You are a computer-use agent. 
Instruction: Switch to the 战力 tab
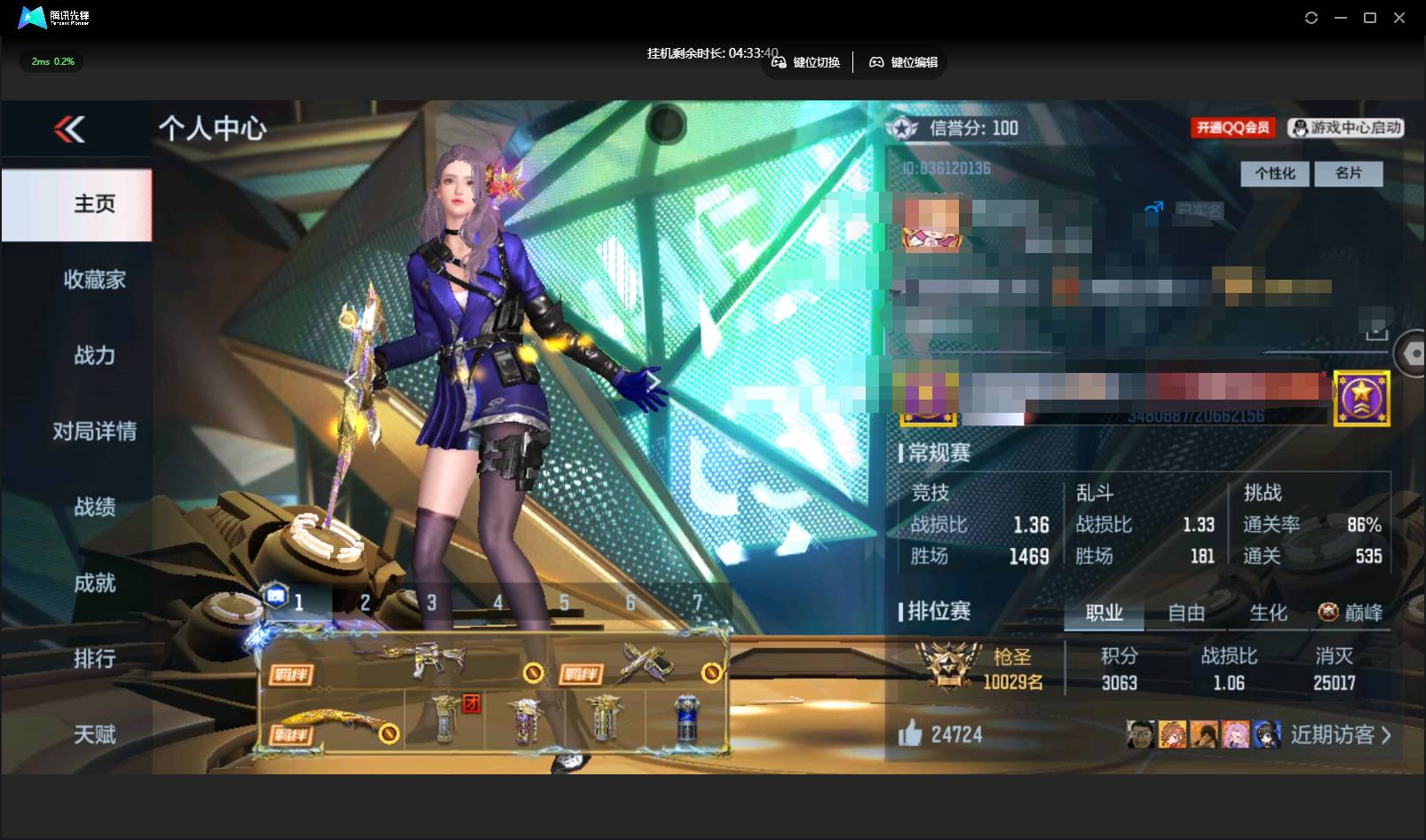click(x=94, y=355)
